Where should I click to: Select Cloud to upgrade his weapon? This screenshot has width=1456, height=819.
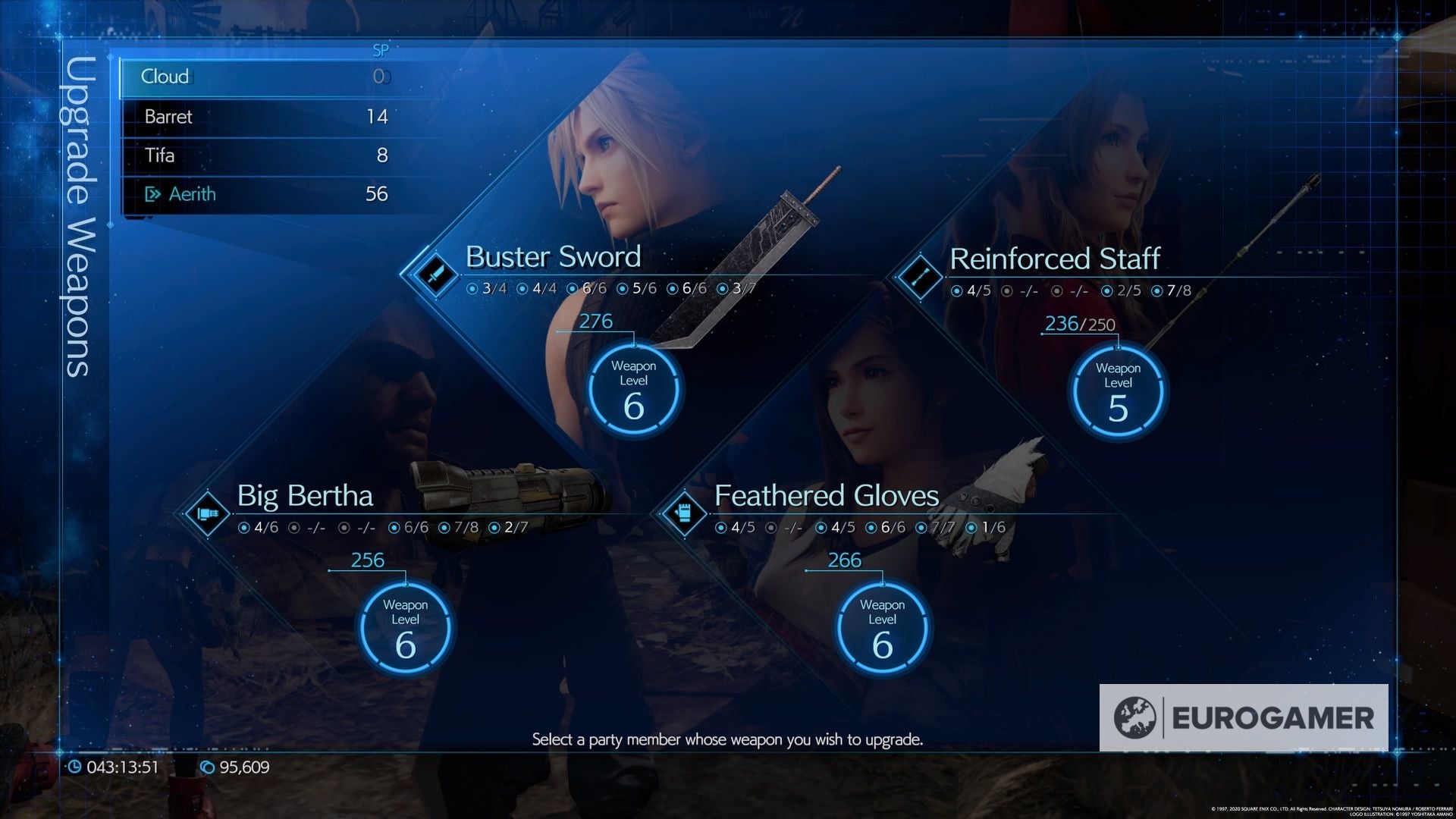(265, 77)
